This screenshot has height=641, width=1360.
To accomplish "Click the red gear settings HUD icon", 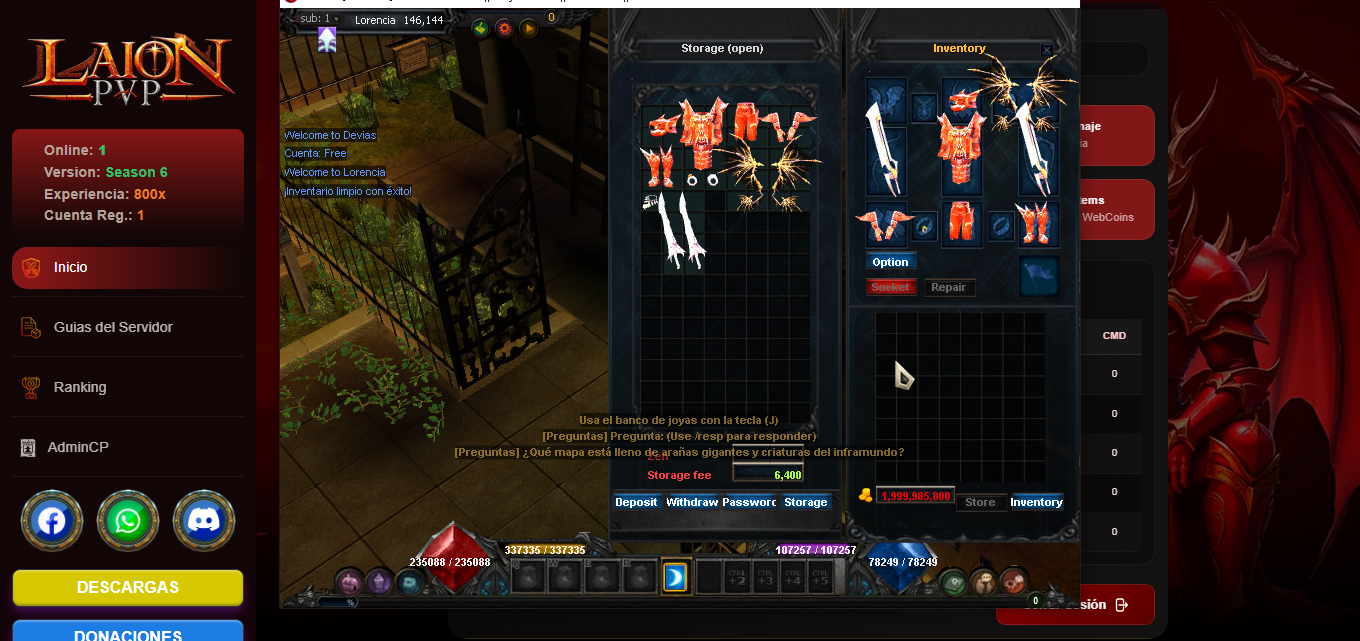I will point(505,29).
